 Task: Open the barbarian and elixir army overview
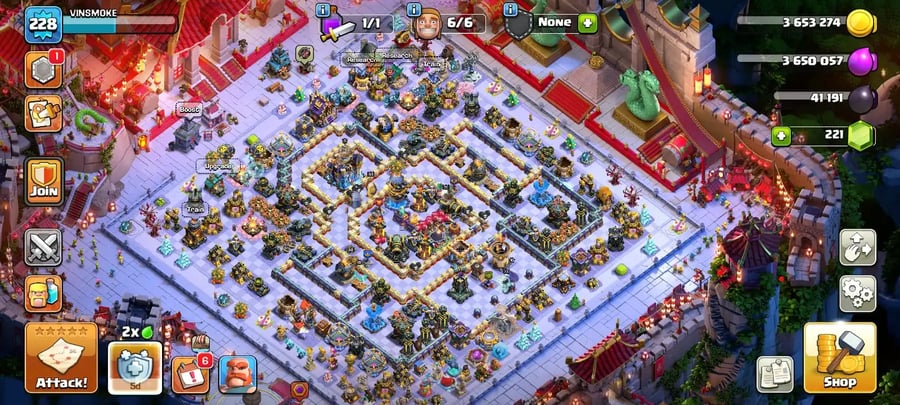pos(44,293)
